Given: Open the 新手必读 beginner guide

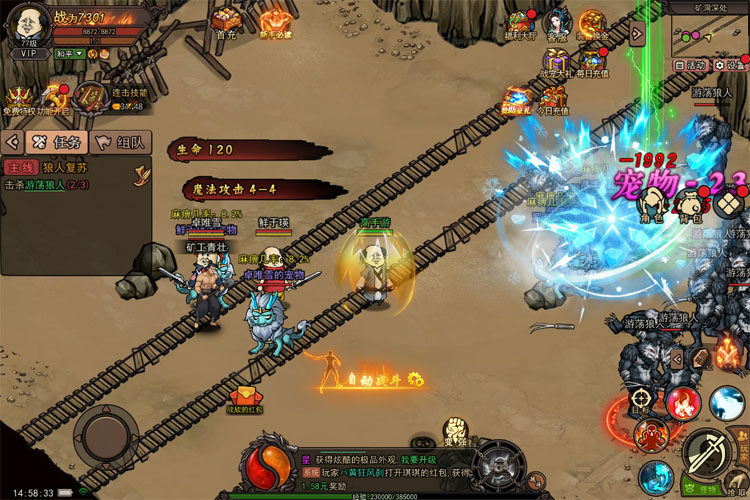Looking at the screenshot, I should [275, 21].
